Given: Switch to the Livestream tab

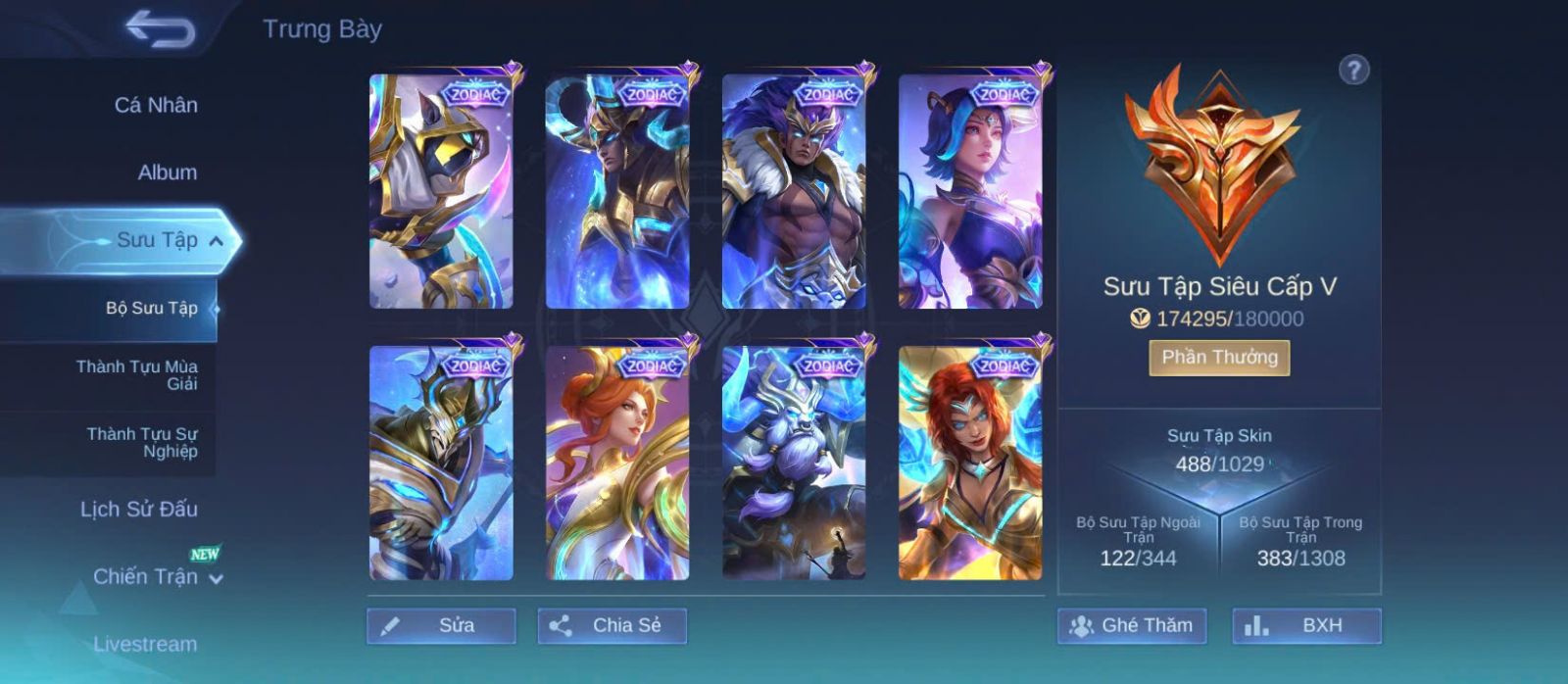Looking at the screenshot, I should pyautogui.click(x=145, y=644).
